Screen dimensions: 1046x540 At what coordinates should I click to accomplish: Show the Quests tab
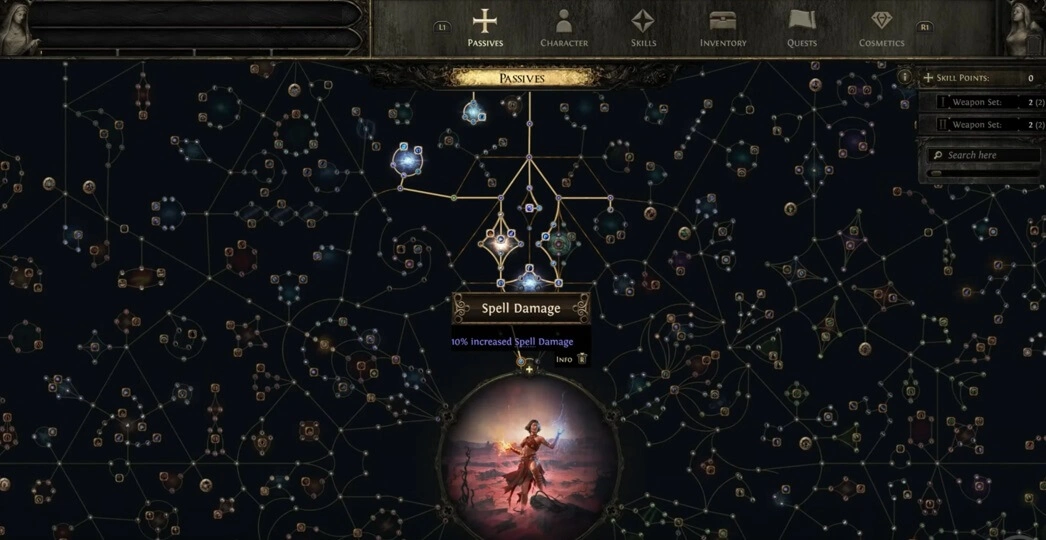point(802,27)
